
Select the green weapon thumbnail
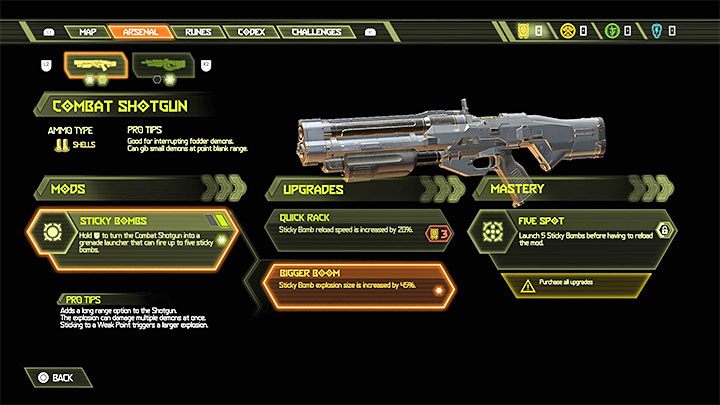point(162,66)
